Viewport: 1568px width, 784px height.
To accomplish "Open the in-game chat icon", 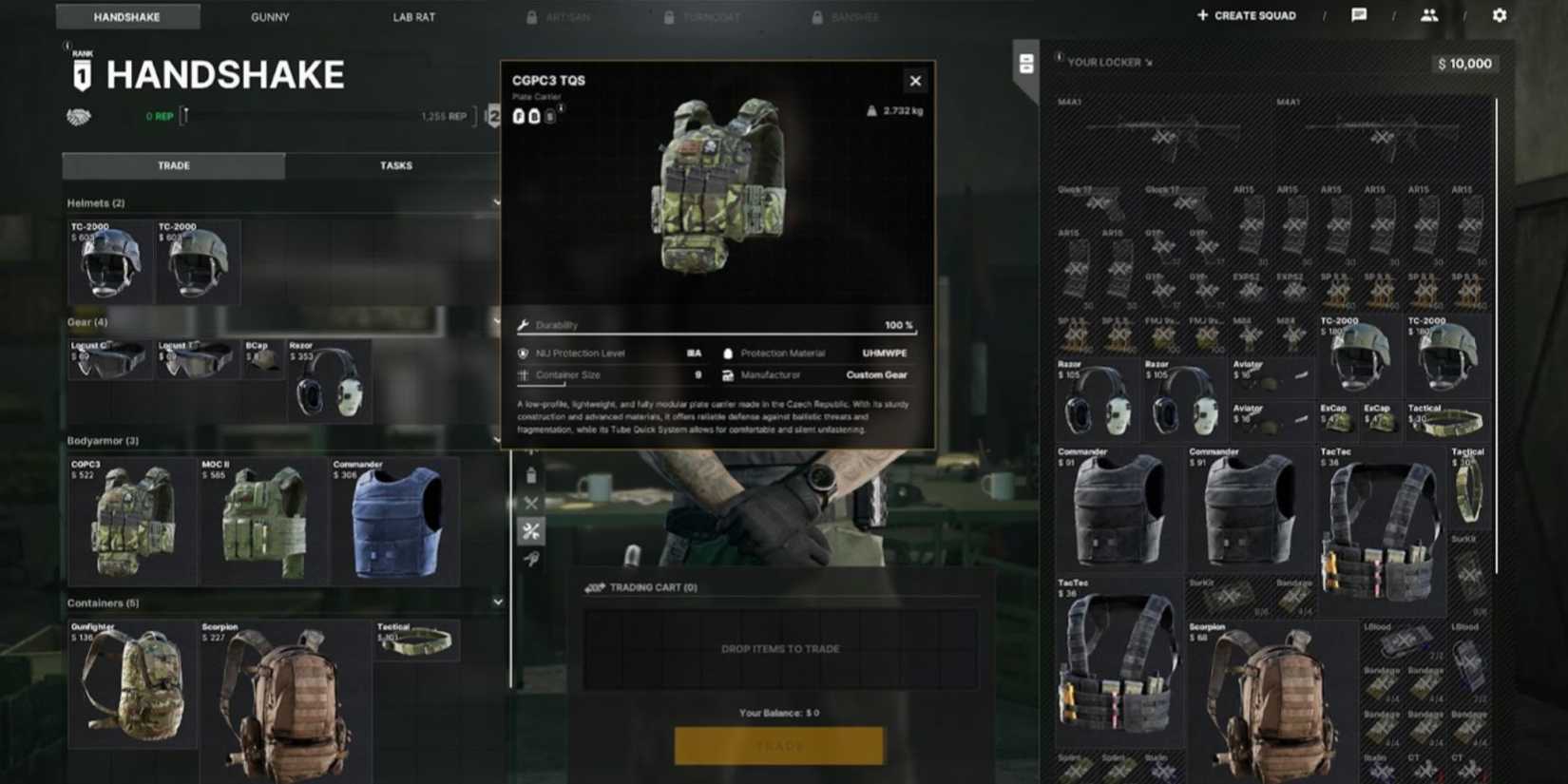I will 1359,15.
